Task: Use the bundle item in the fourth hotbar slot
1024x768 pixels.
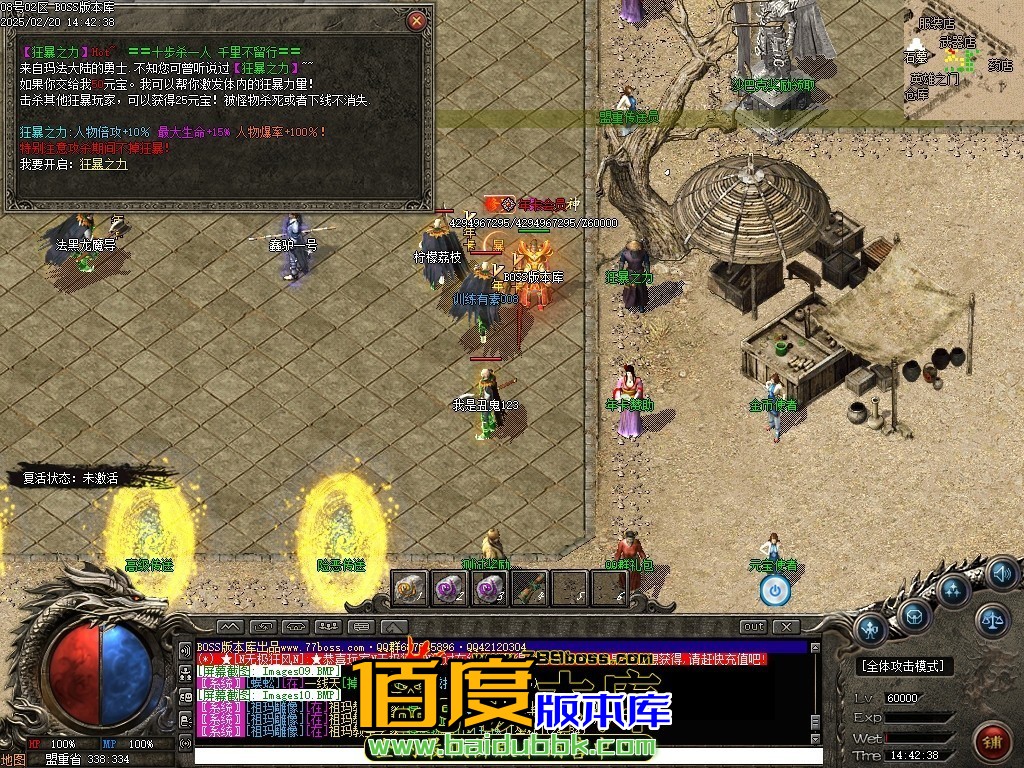Action: [529, 589]
